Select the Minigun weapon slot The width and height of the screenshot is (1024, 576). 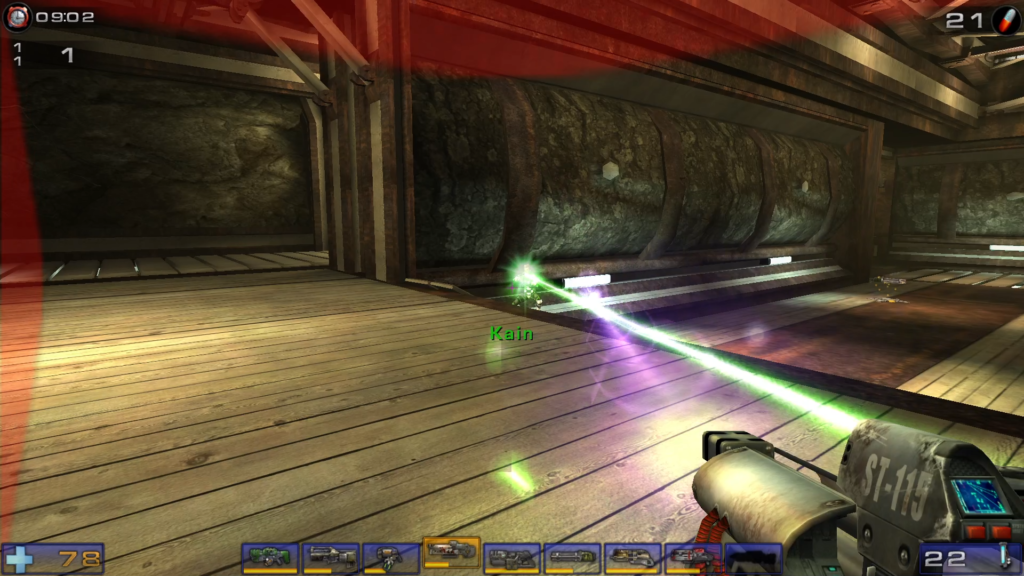click(x=572, y=558)
